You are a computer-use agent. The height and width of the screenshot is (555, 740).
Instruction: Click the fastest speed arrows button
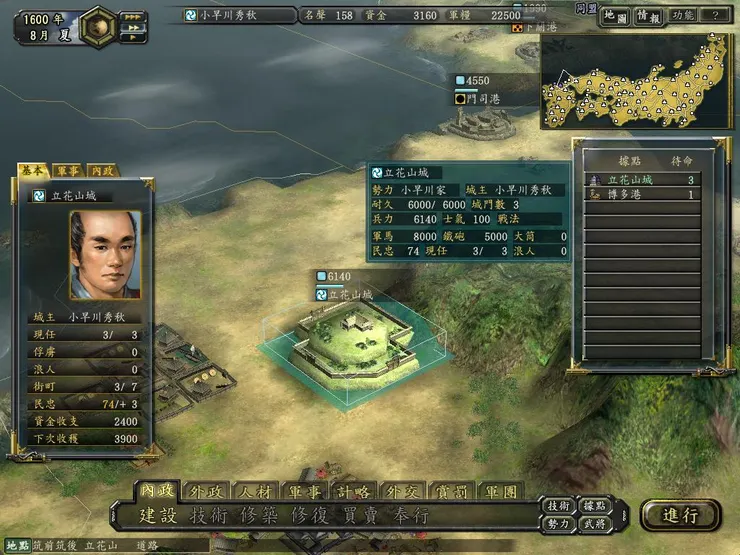point(131,17)
